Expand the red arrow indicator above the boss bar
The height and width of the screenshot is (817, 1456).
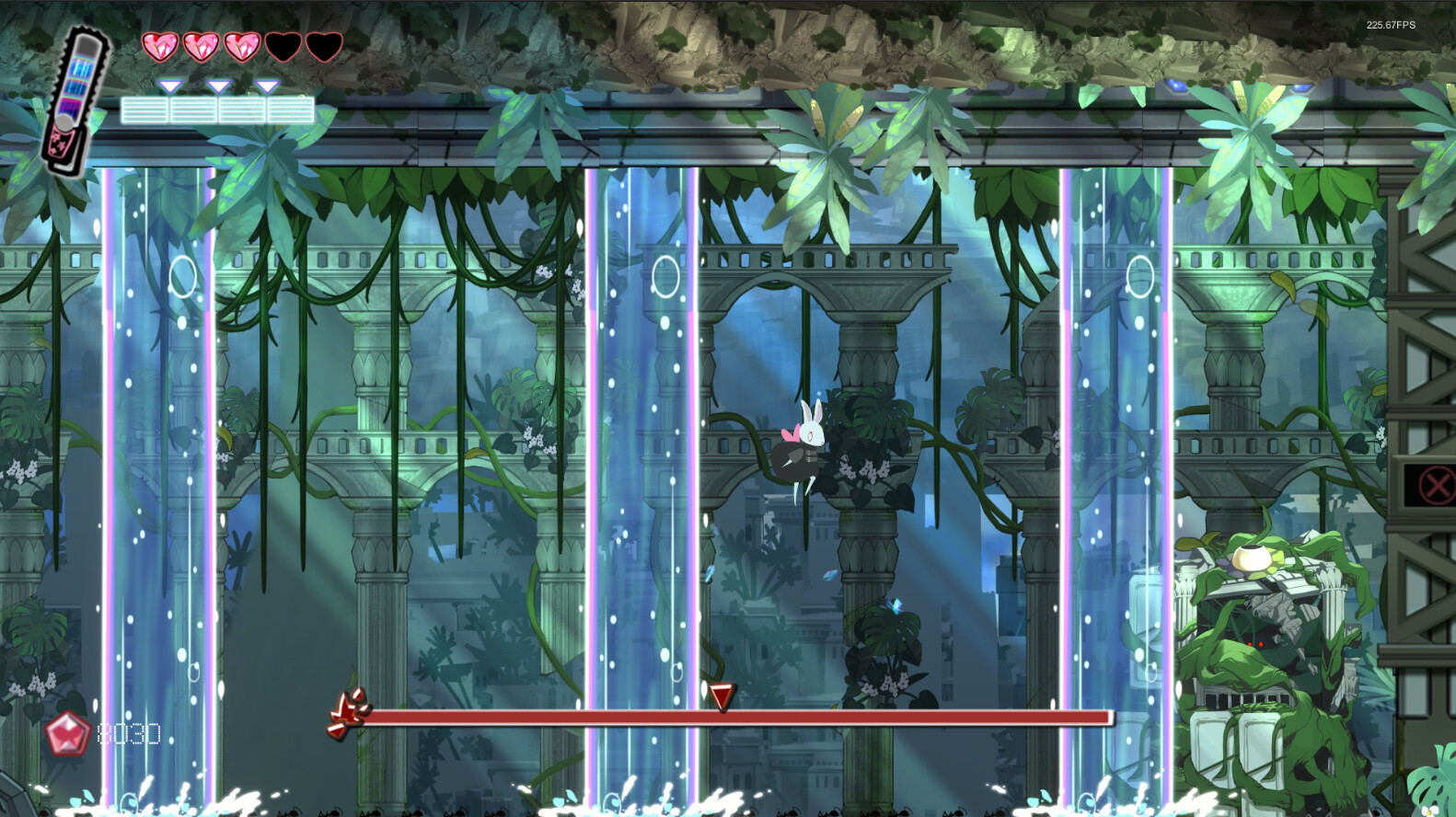720,696
